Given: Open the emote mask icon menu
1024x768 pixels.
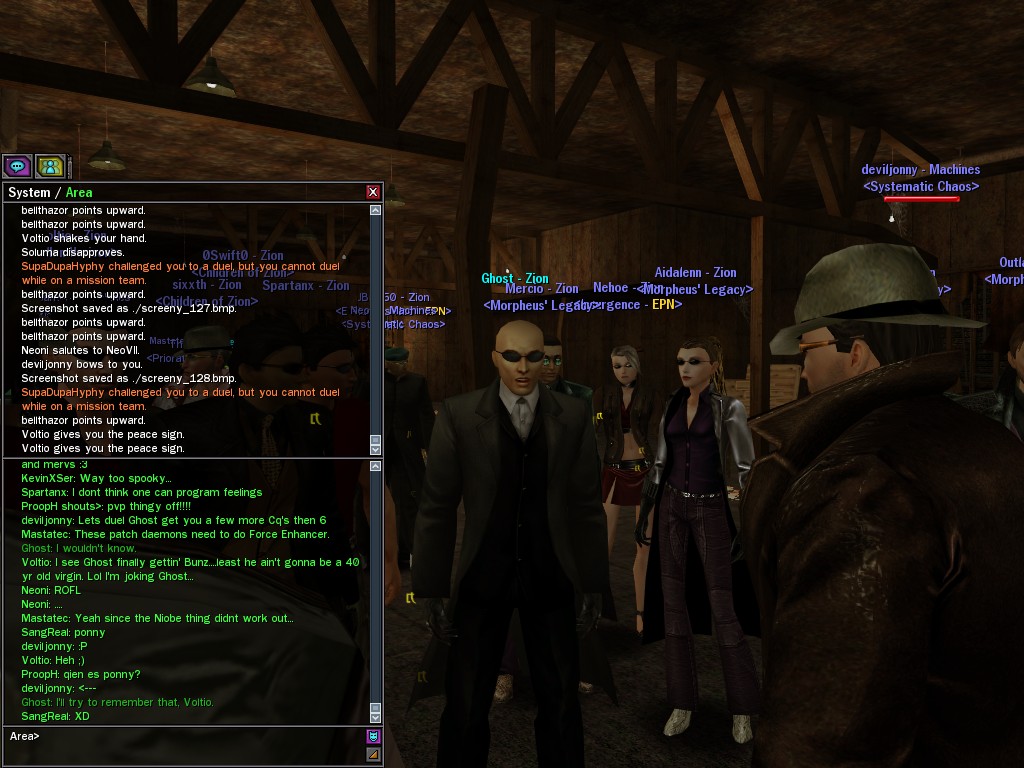Looking at the screenshot, I should tap(374, 737).
